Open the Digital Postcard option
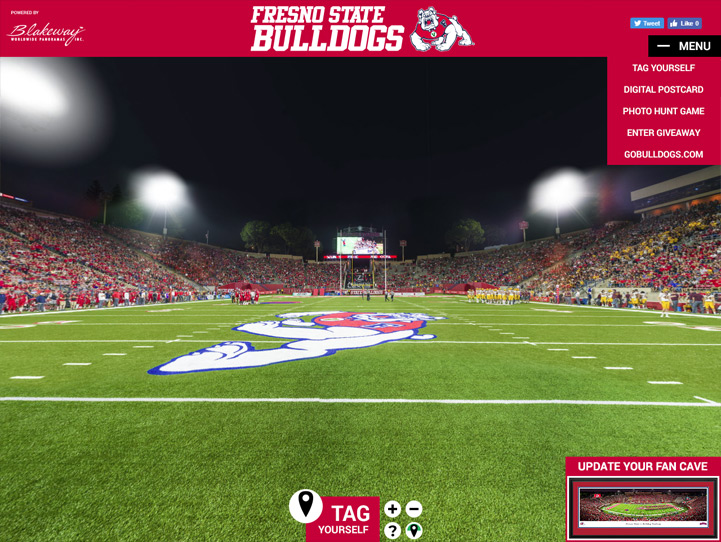Image resolution: width=721 pixels, height=542 pixels. pos(663,90)
